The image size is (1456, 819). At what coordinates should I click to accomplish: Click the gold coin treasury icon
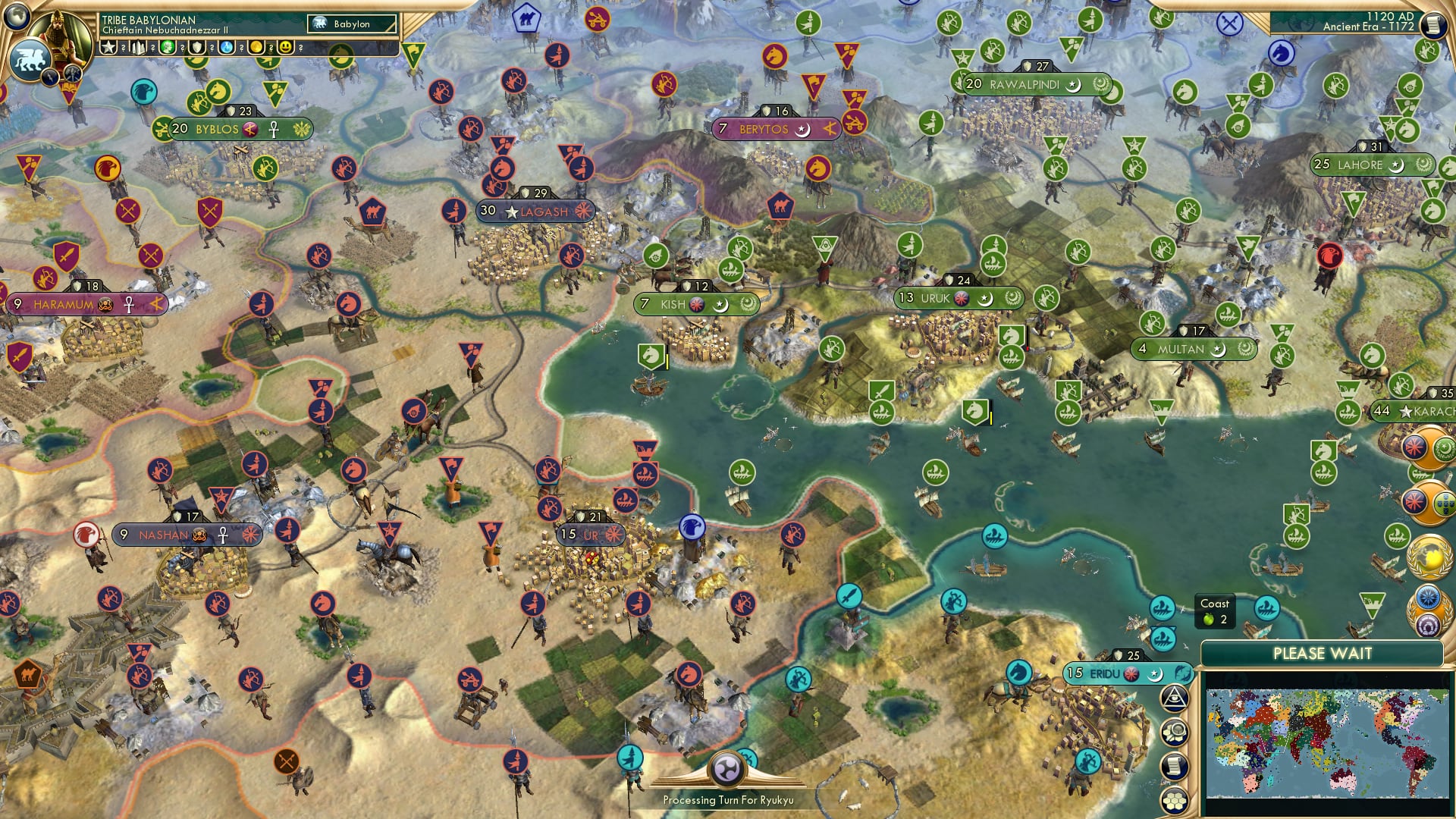tap(256, 48)
